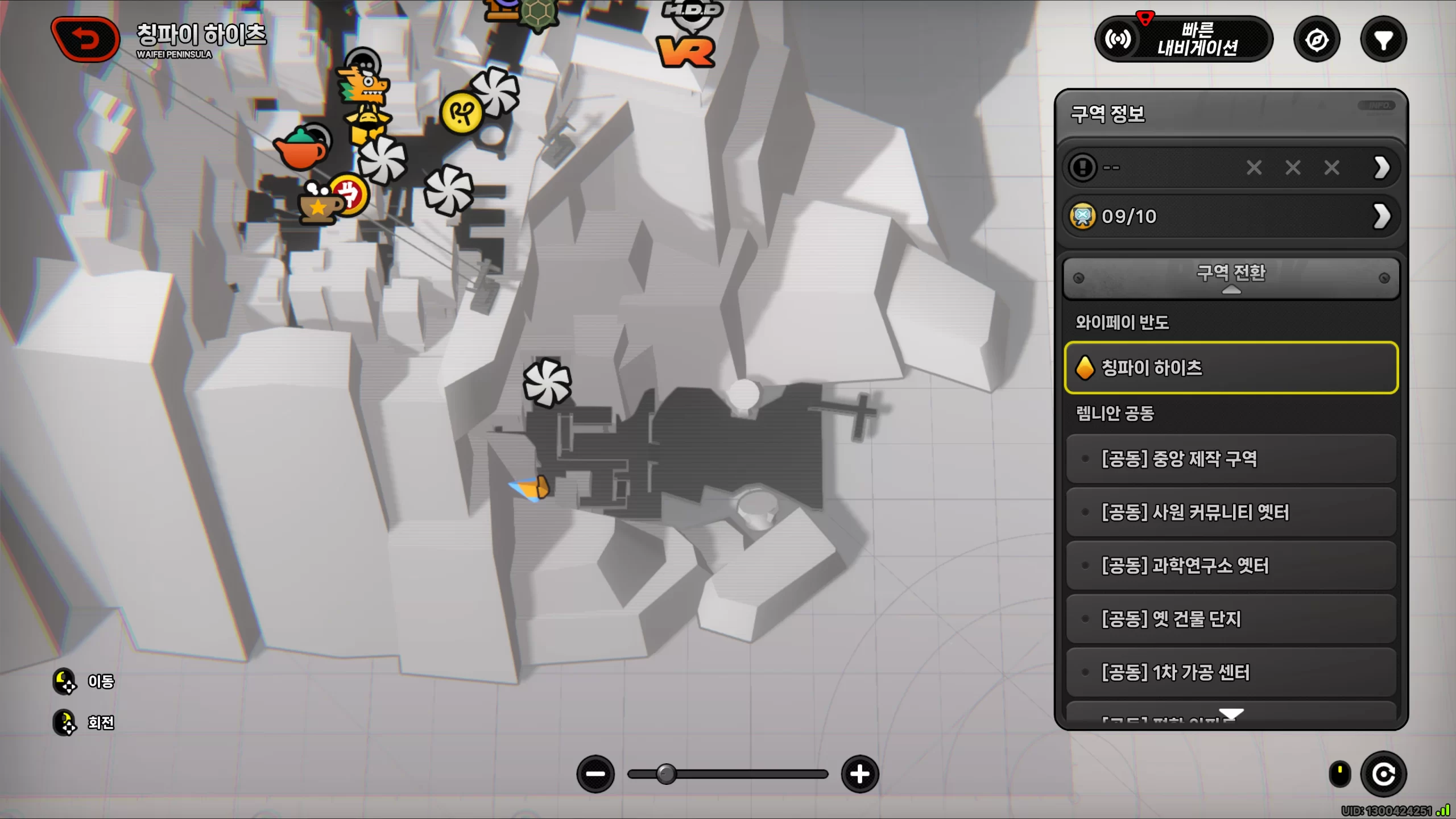This screenshot has height=819, width=1456.
Task: Click the red back arrow button
Action: [85, 40]
